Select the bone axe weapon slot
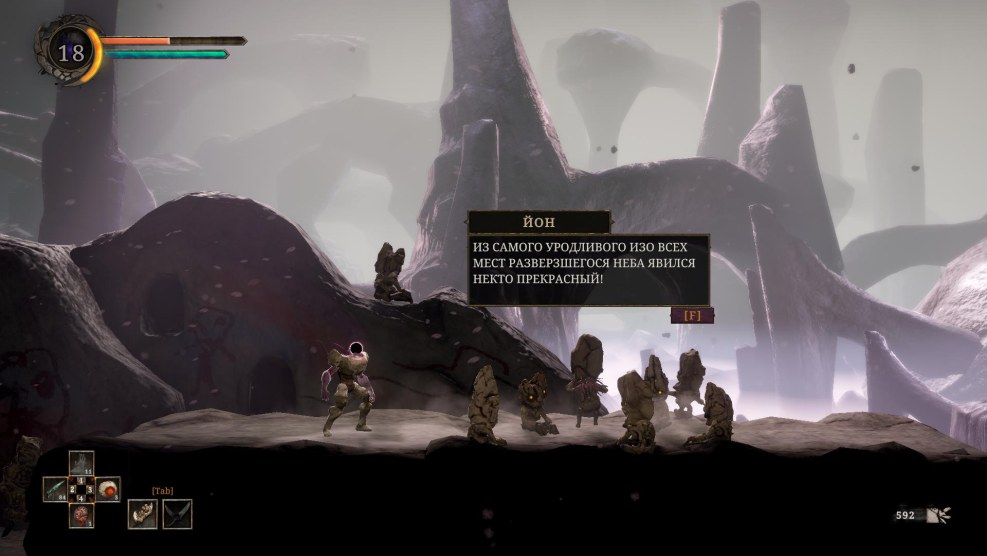This screenshot has height=556, width=987. (x=143, y=514)
